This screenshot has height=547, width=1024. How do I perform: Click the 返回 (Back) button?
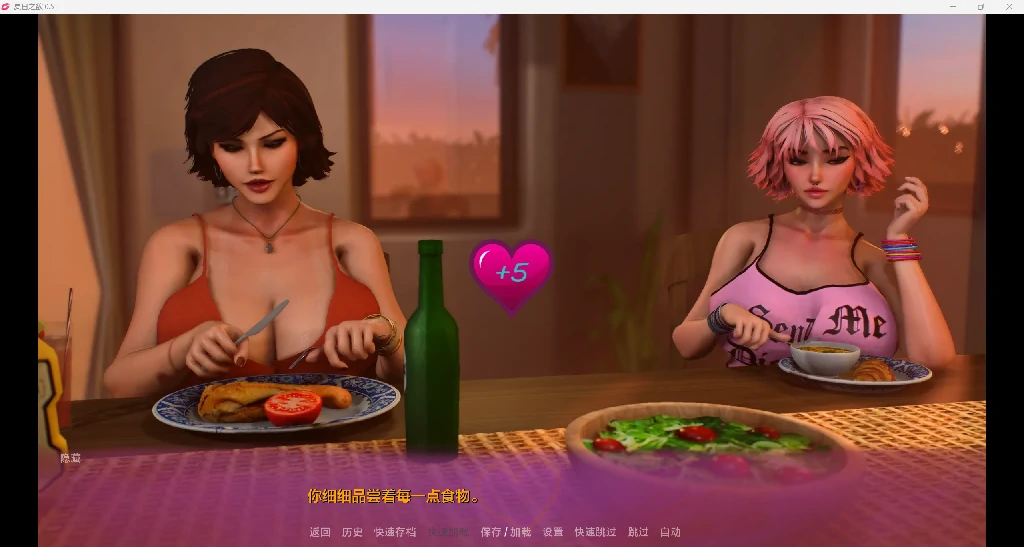(x=320, y=532)
